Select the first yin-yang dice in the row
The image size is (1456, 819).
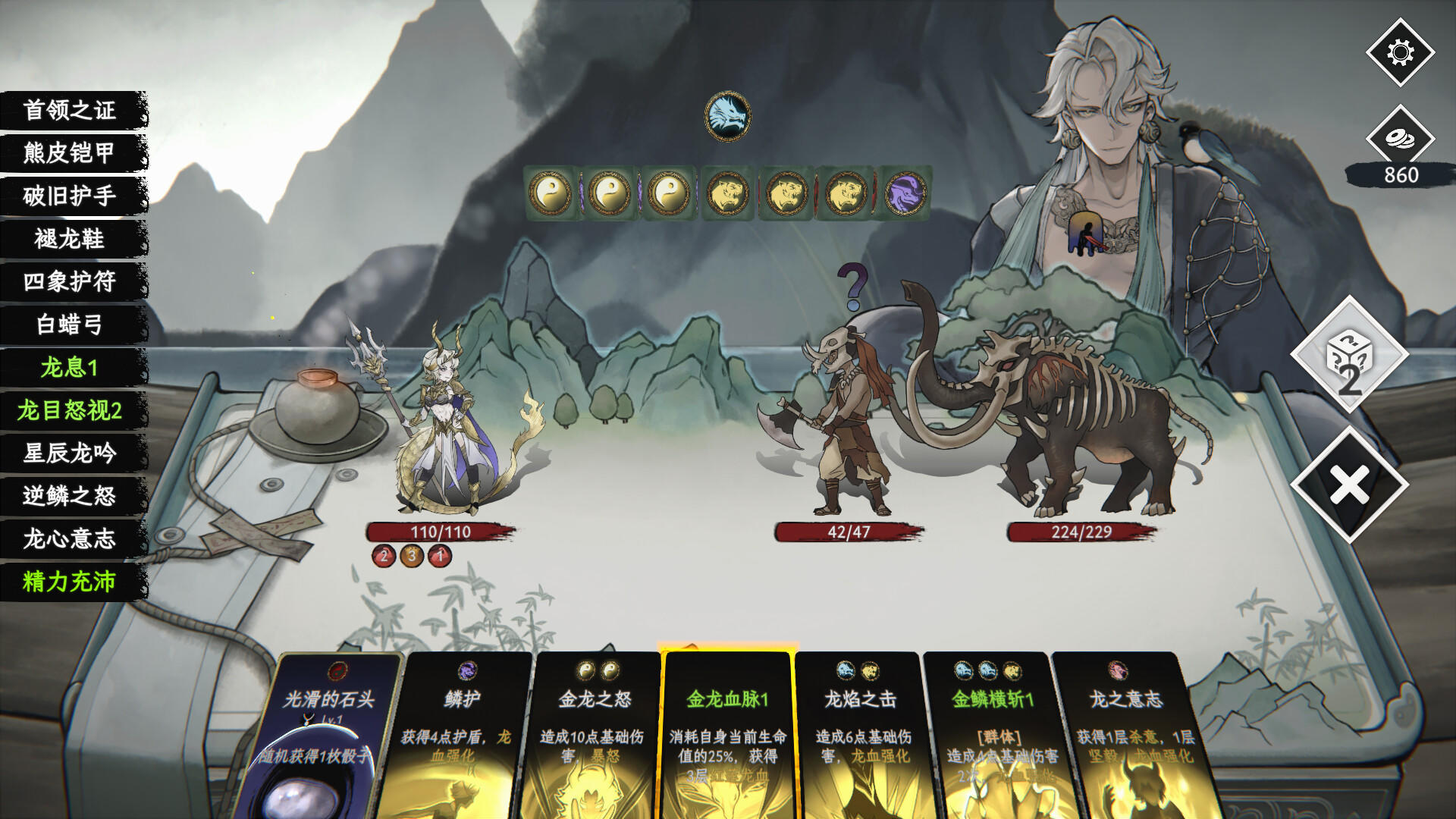pyautogui.click(x=553, y=191)
